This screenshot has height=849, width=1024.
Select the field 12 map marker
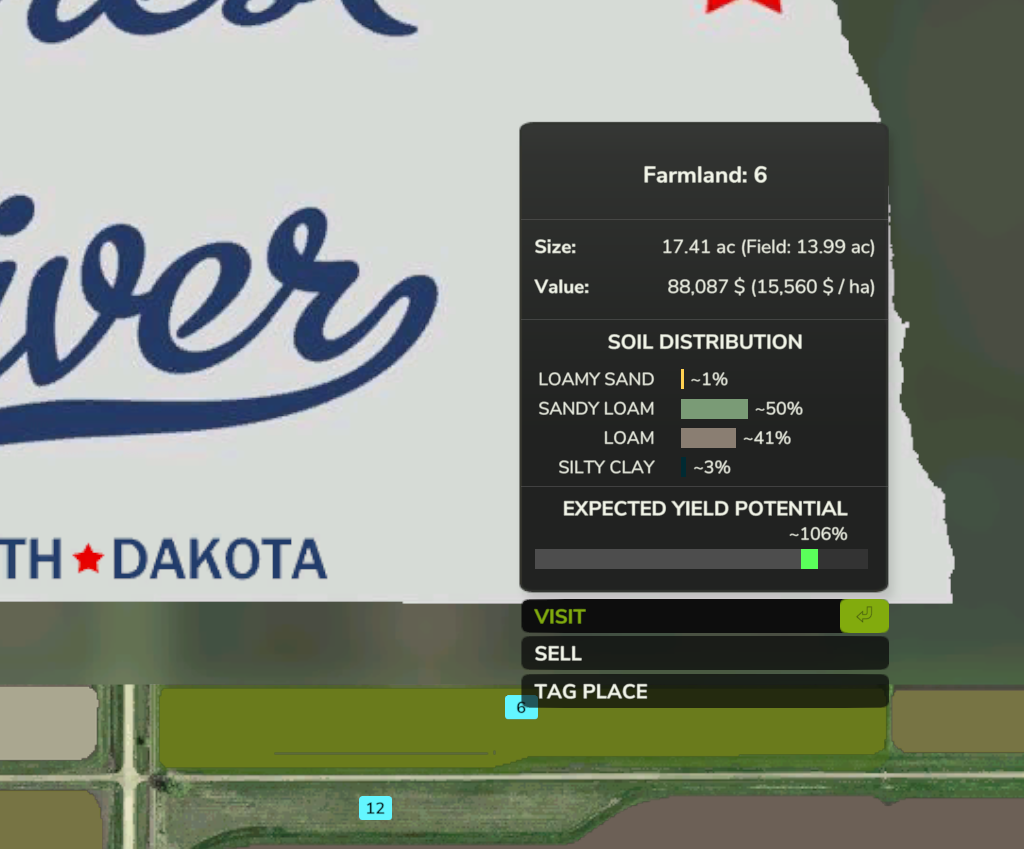(375, 808)
